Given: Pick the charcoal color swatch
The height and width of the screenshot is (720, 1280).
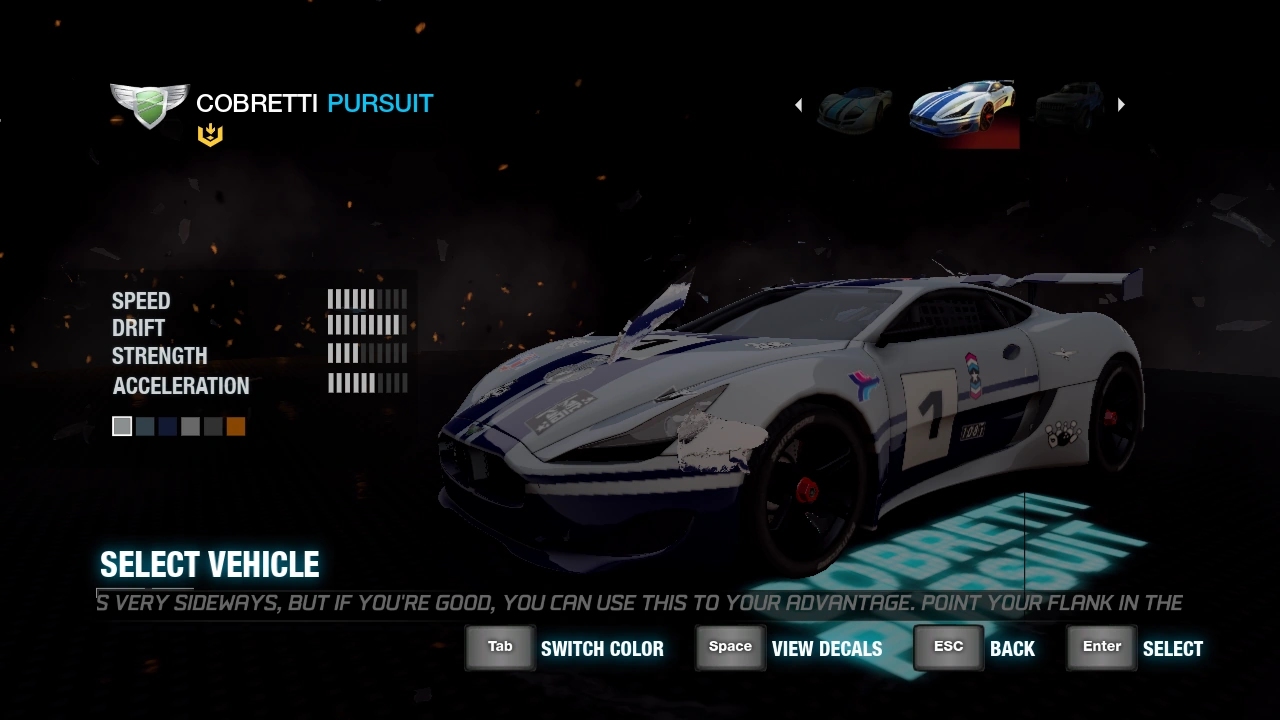Looking at the screenshot, I should [x=213, y=427].
